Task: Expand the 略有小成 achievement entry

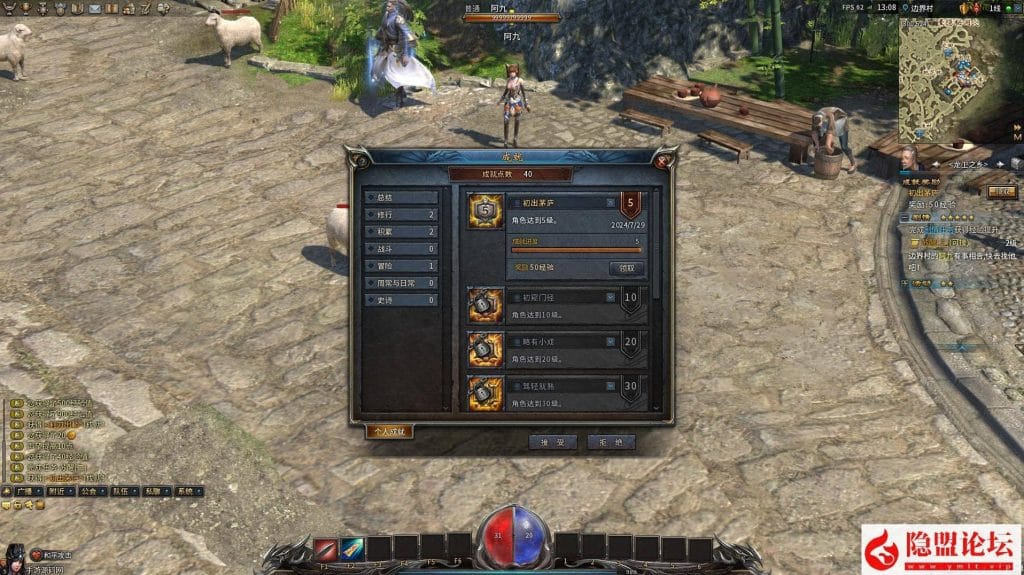Action: click(609, 342)
